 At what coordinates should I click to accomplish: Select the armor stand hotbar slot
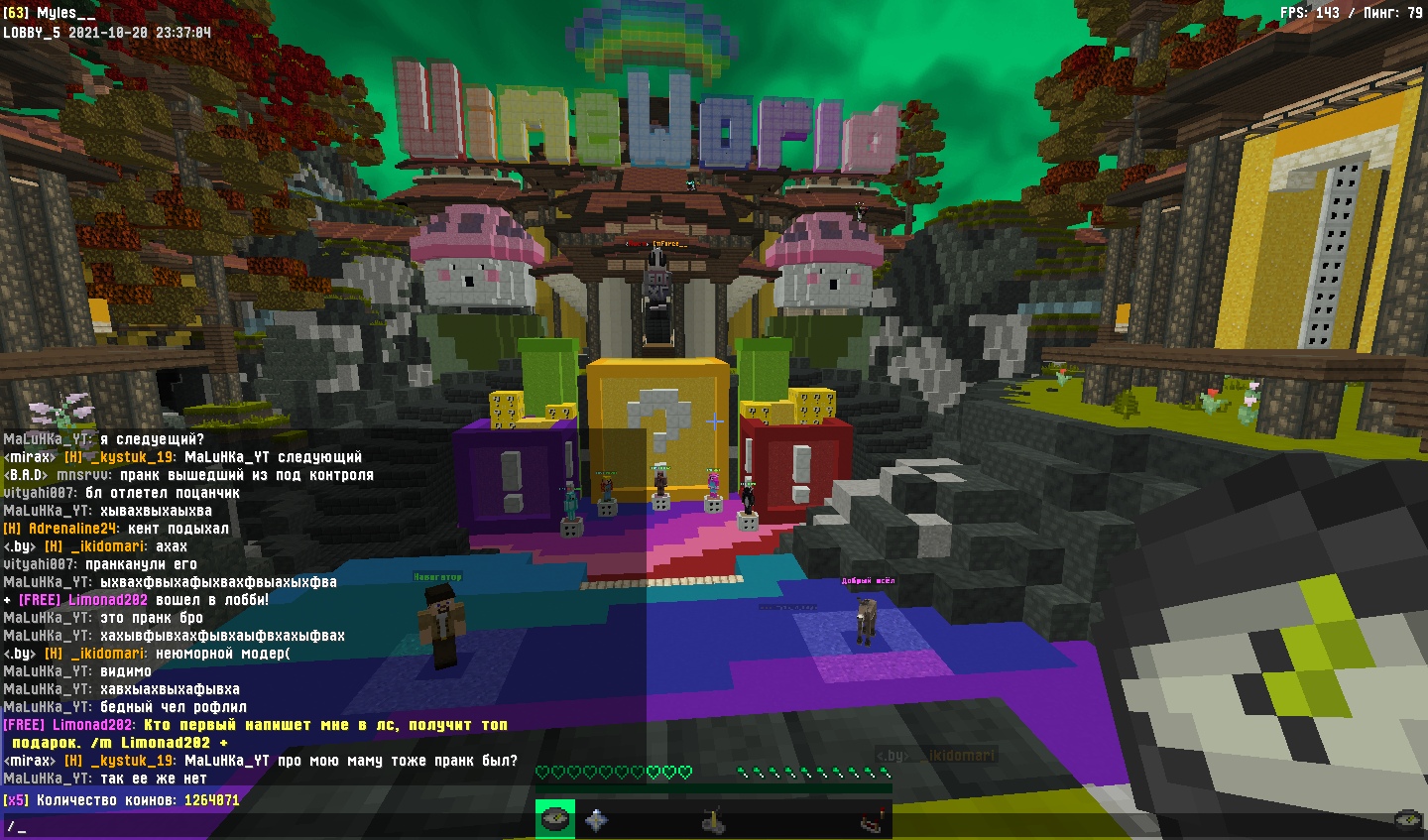click(713, 820)
